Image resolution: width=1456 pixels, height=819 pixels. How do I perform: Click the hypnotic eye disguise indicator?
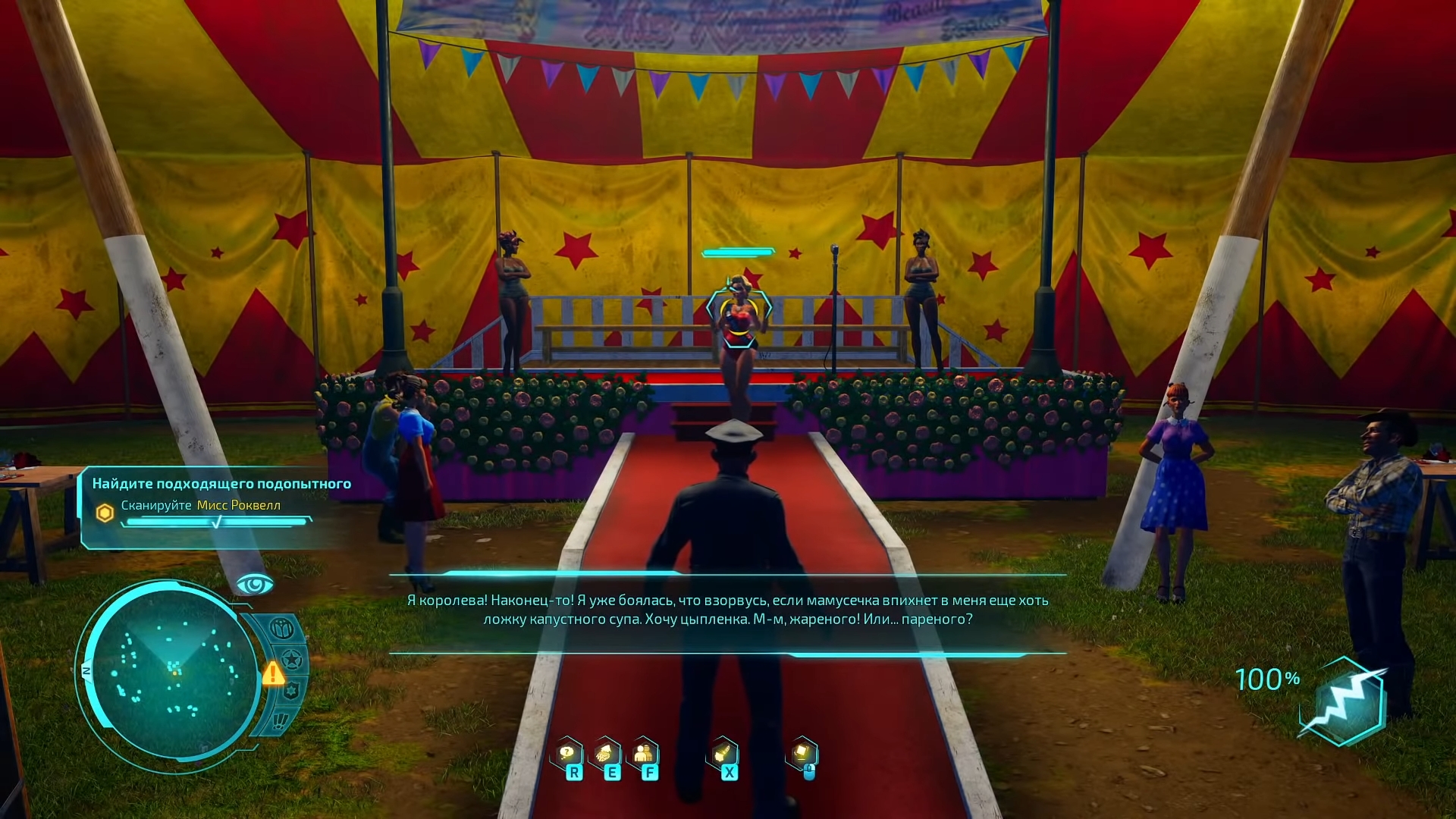click(255, 585)
